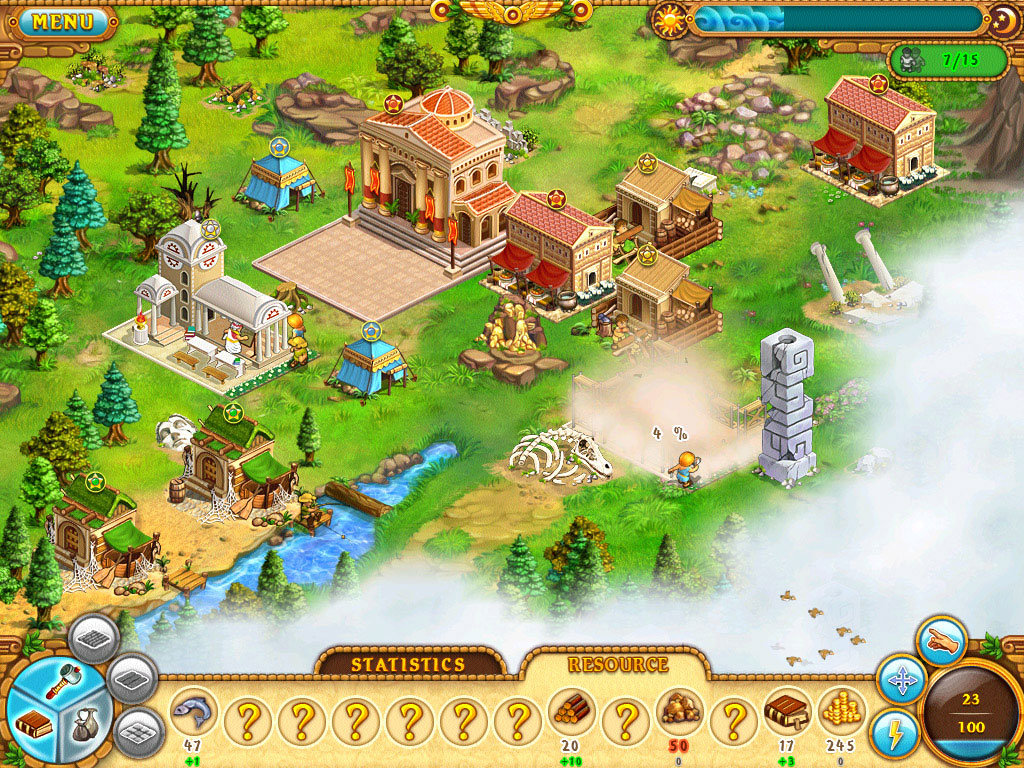Screen dimensions: 1024x768
Task: Click the fish resource icon
Action: (x=194, y=713)
